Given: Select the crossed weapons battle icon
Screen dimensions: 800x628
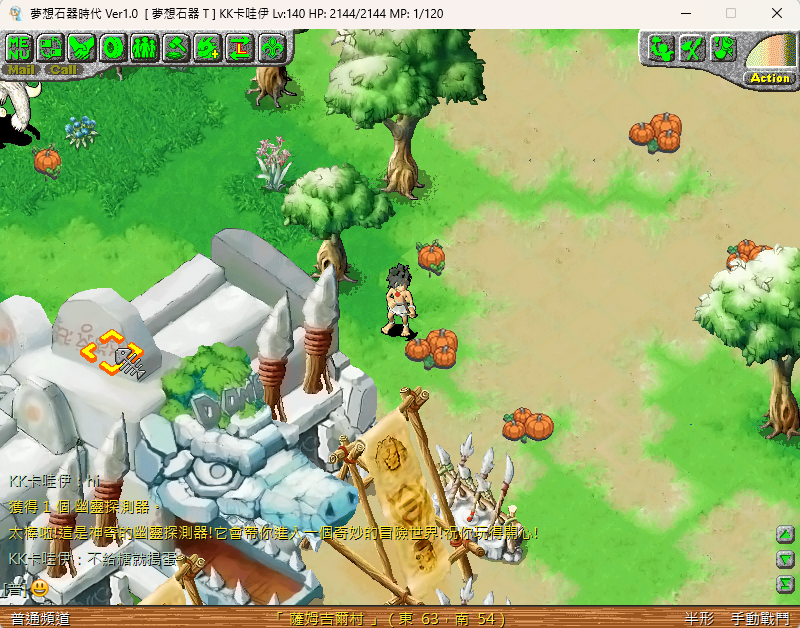Looking at the screenshot, I should (x=692, y=48).
